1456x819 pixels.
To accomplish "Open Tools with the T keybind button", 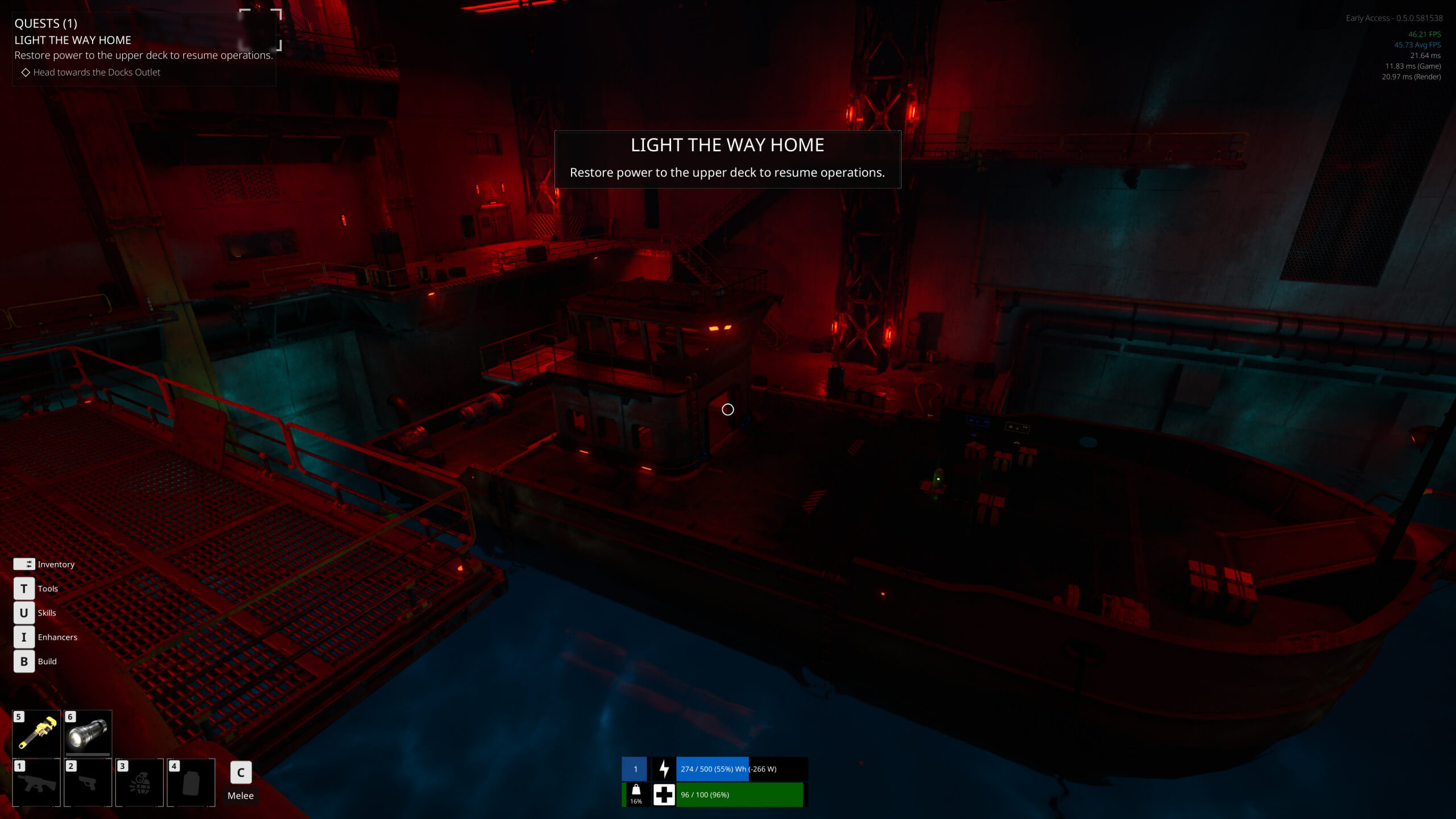I will [x=24, y=589].
